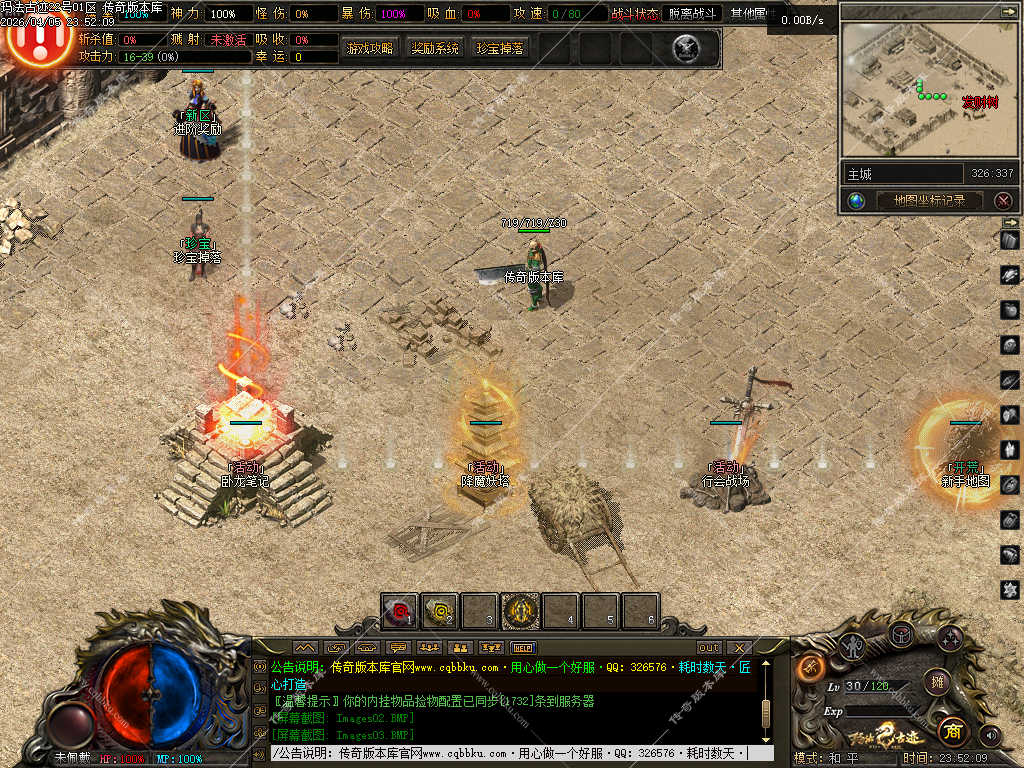Open the 奖励系统 reward system

pyautogui.click(x=435, y=48)
